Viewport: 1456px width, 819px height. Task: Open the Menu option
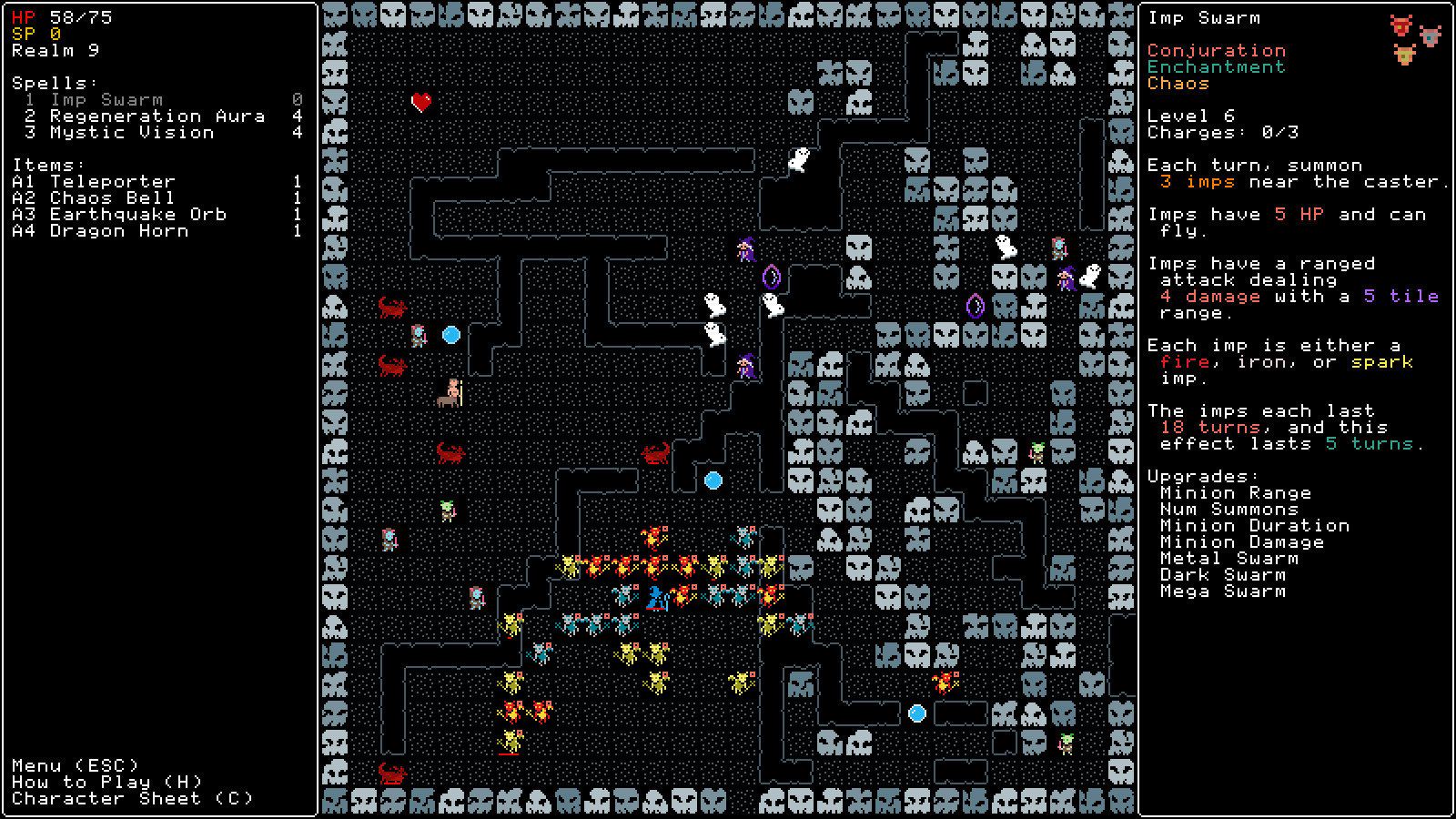pos(76,766)
